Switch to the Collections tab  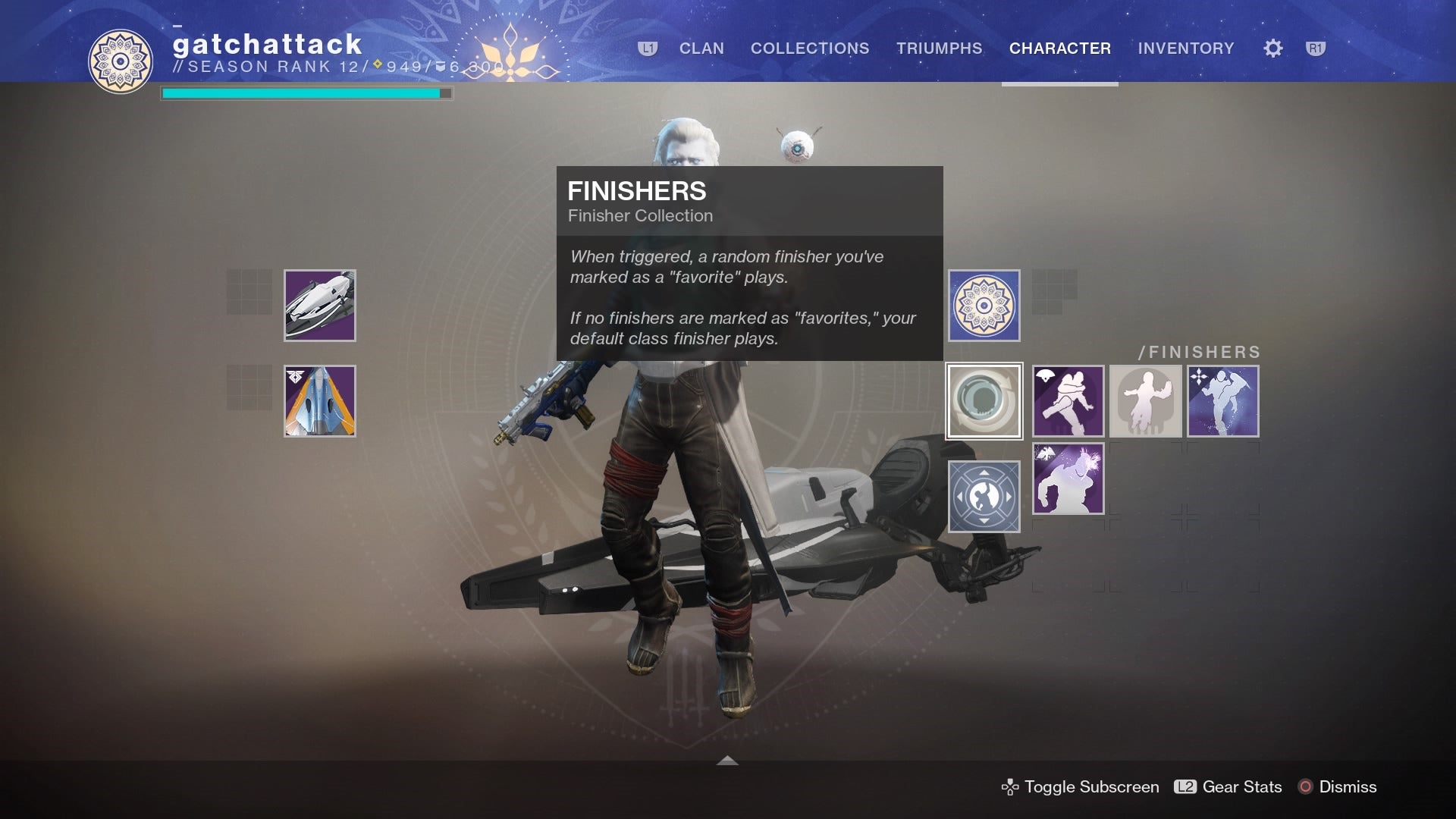tap(810, 49)
